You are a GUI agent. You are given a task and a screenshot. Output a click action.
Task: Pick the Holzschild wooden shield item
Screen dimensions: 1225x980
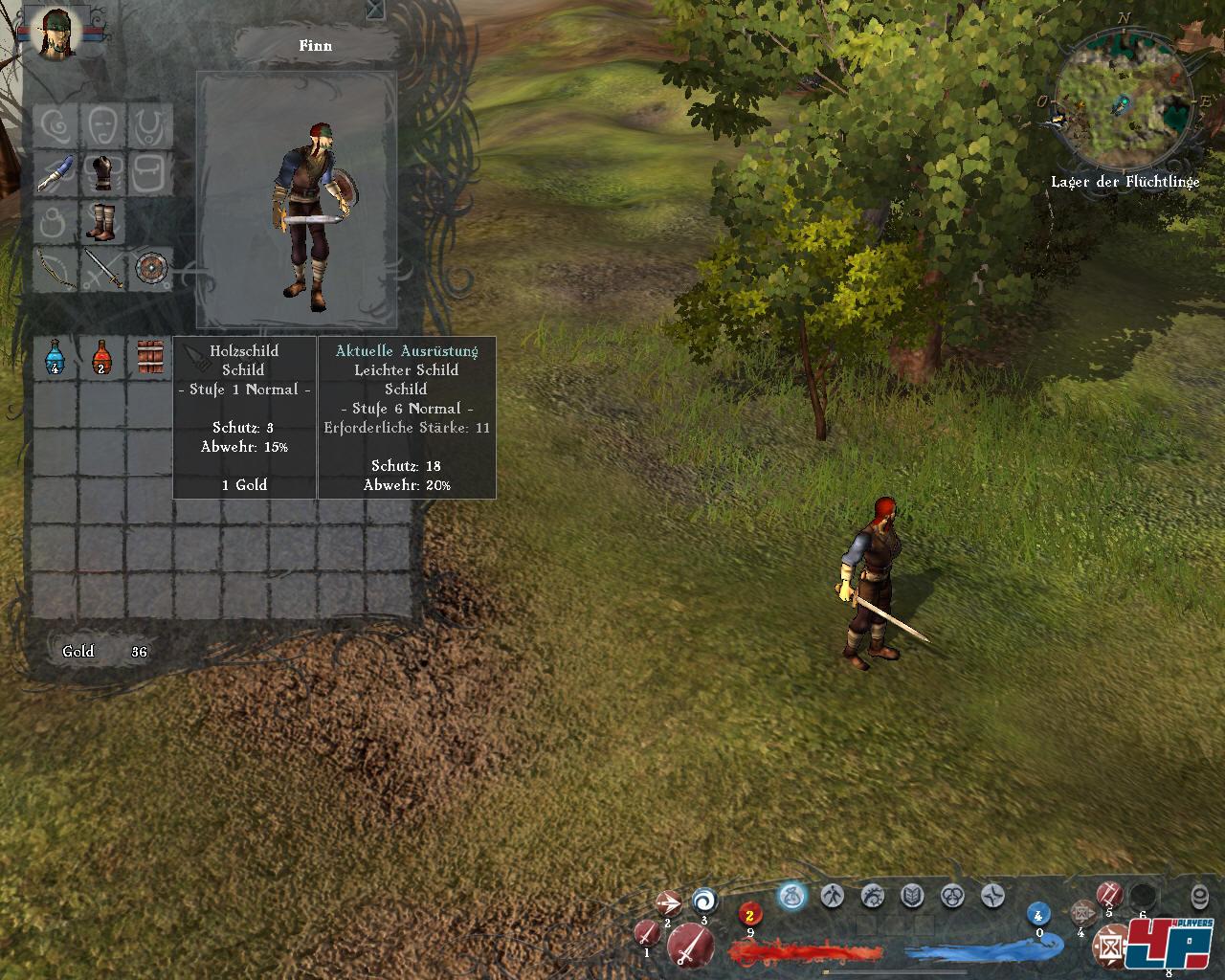[x=149, y=357]
